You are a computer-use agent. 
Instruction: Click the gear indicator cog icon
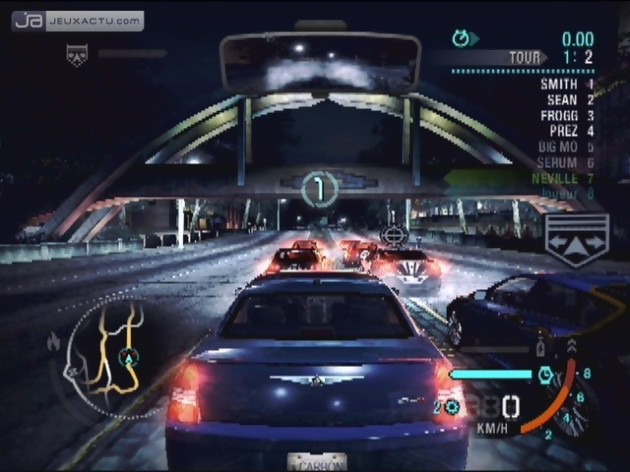[451, 407]
